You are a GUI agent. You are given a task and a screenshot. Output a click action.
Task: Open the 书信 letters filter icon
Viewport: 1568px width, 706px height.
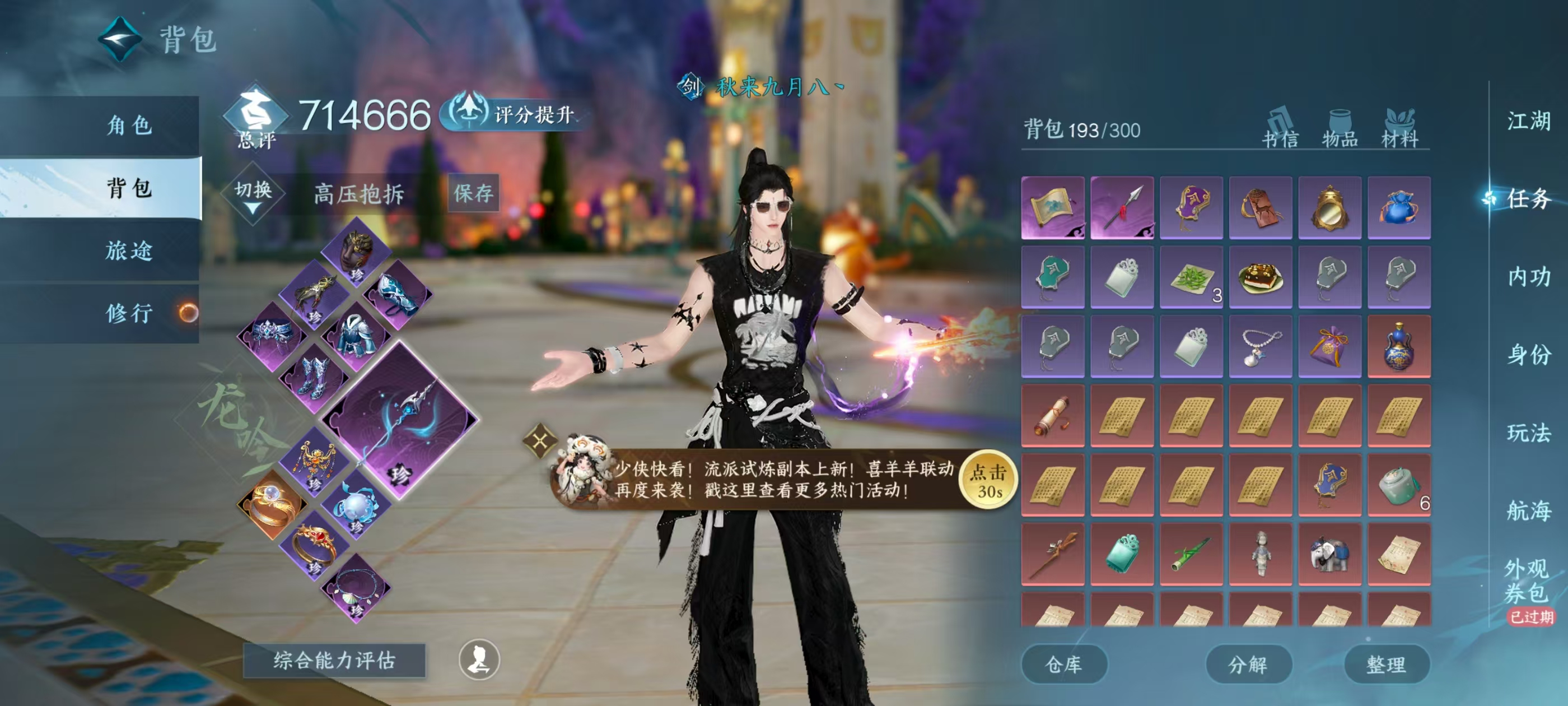[1280, 126]
